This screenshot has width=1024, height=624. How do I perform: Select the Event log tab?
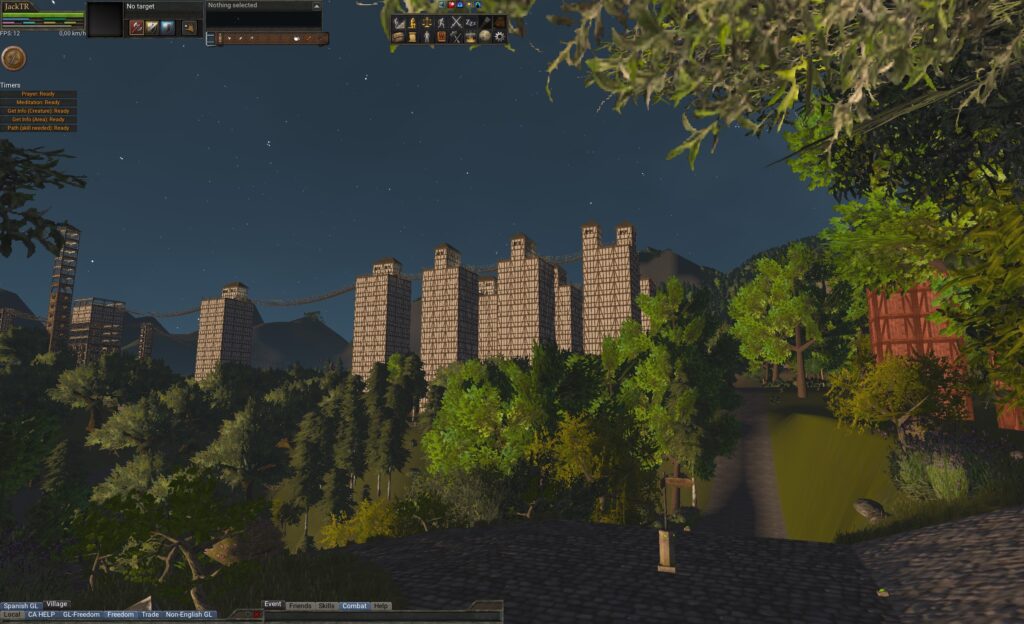(x=273, y=604)
